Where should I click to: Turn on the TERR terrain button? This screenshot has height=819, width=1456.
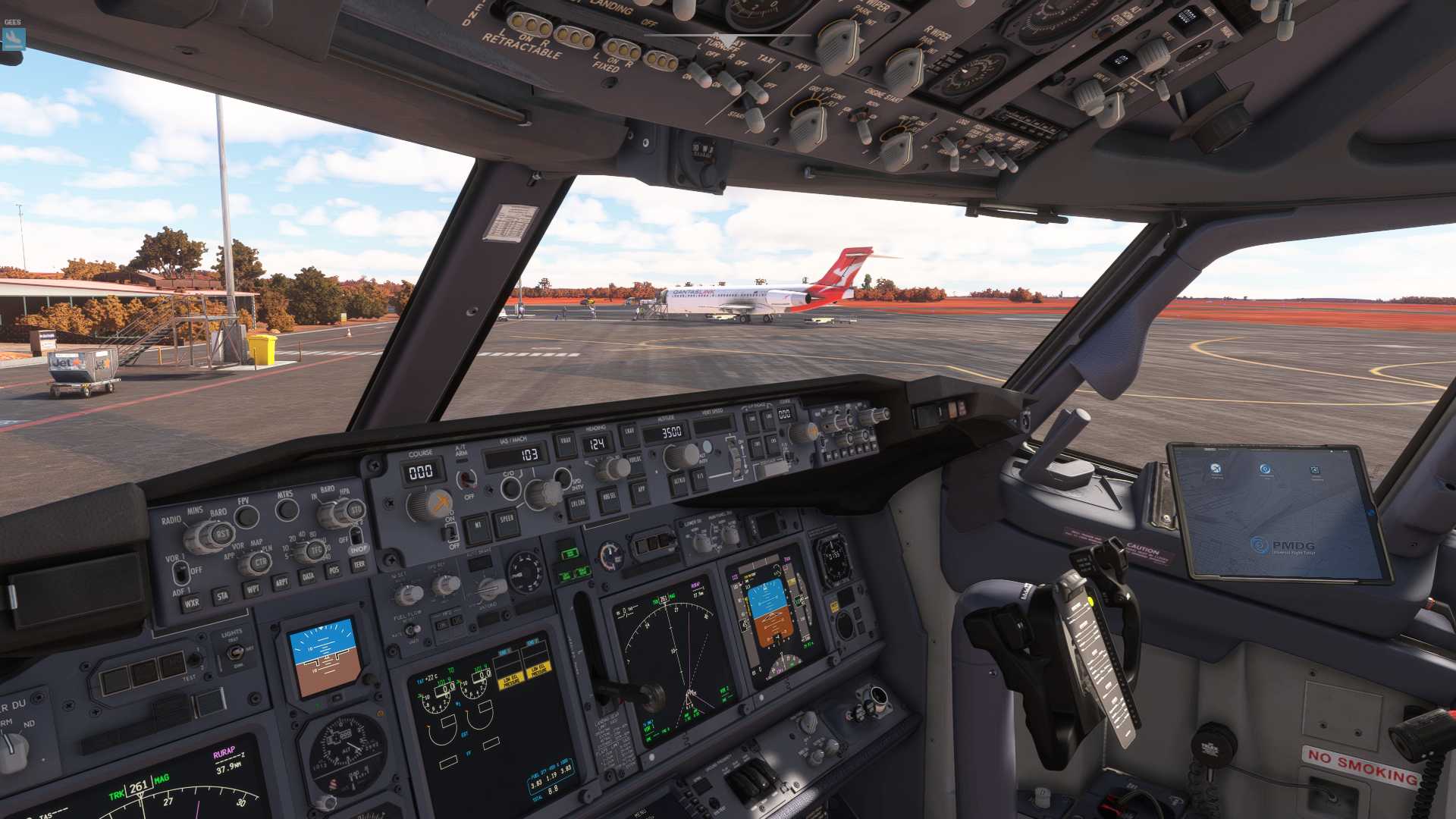pos(359,565)
